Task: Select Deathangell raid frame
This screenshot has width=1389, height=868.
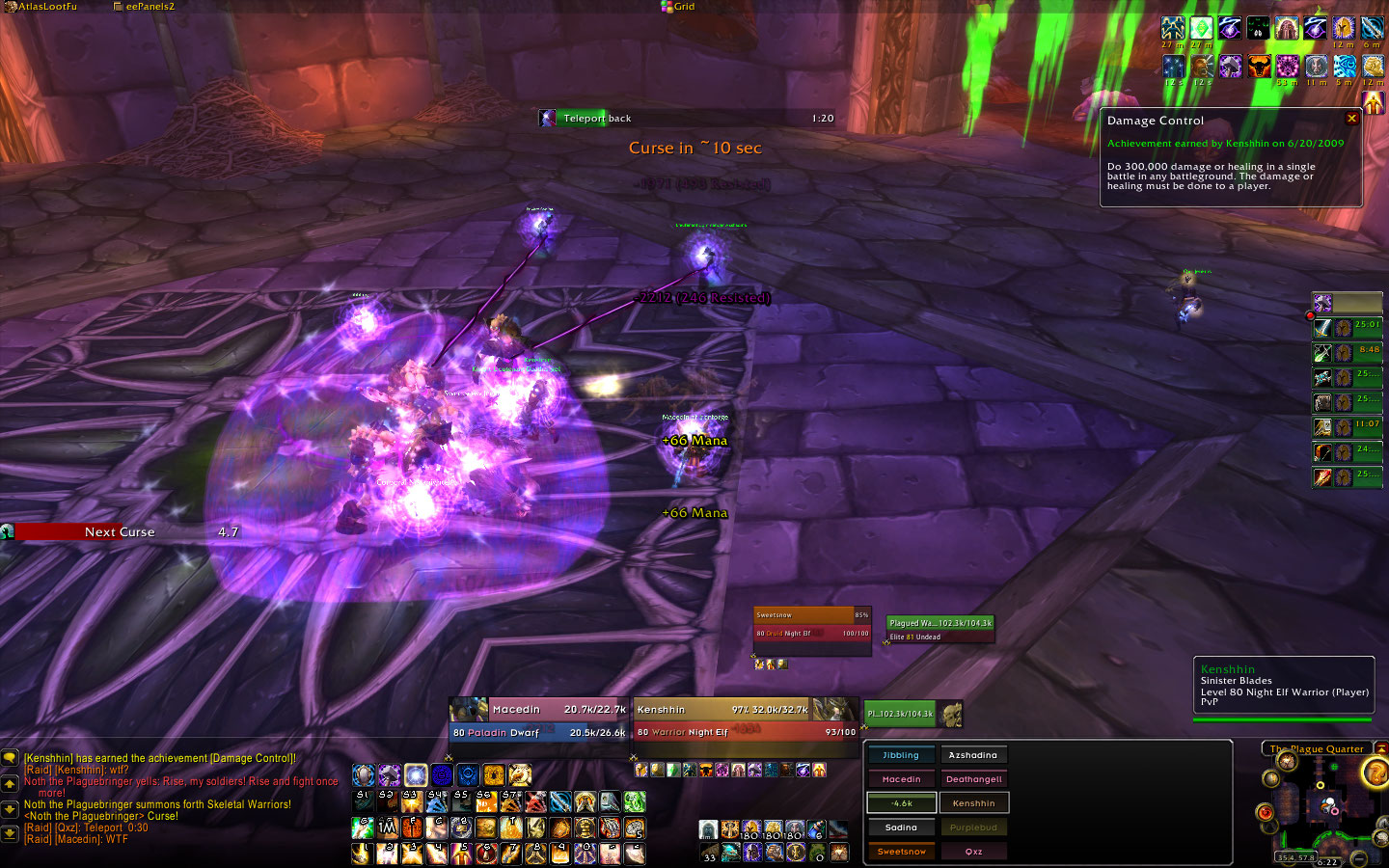Action: (973, 779)
